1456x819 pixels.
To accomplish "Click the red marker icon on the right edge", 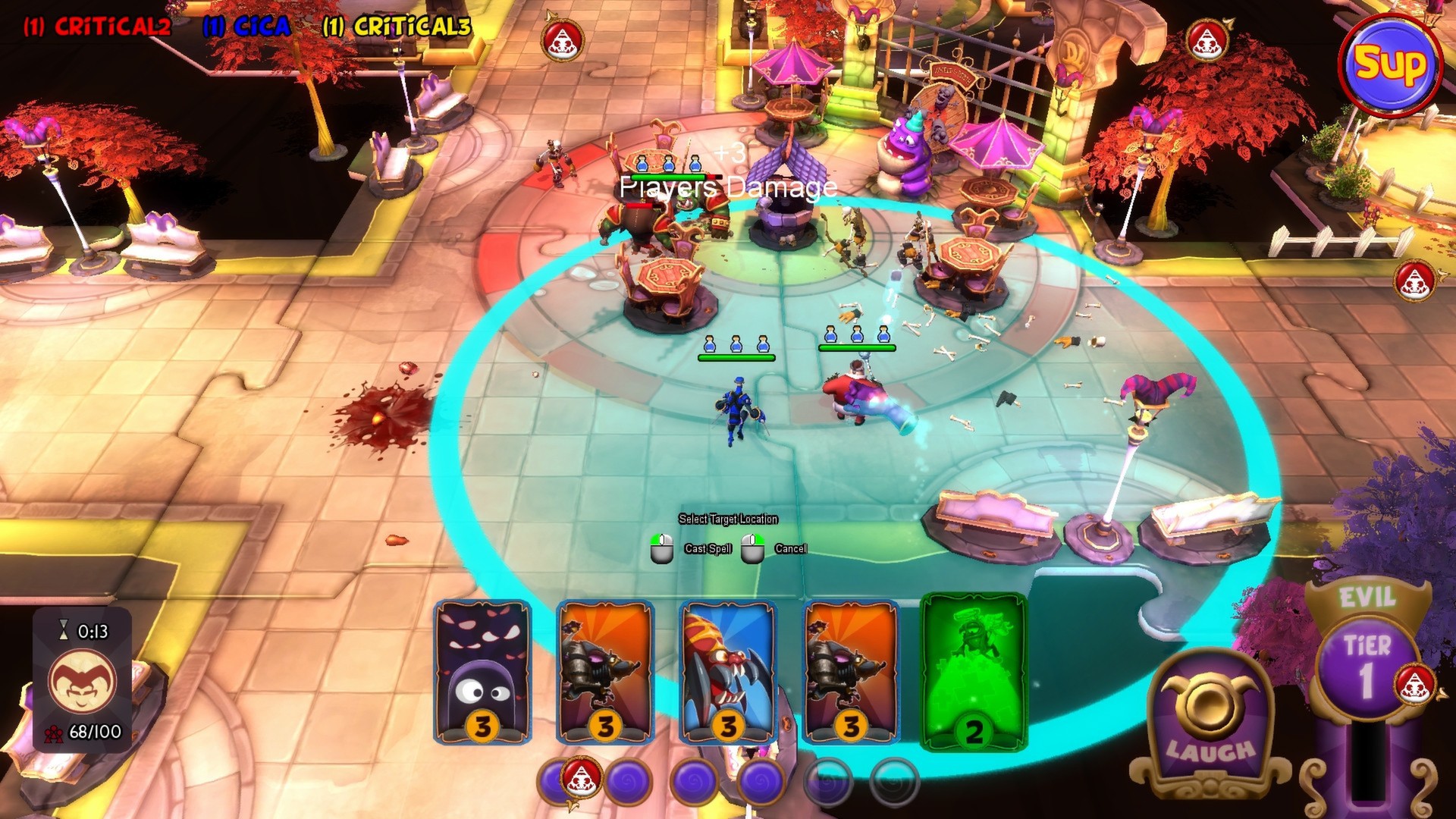I will [1412, 281].
